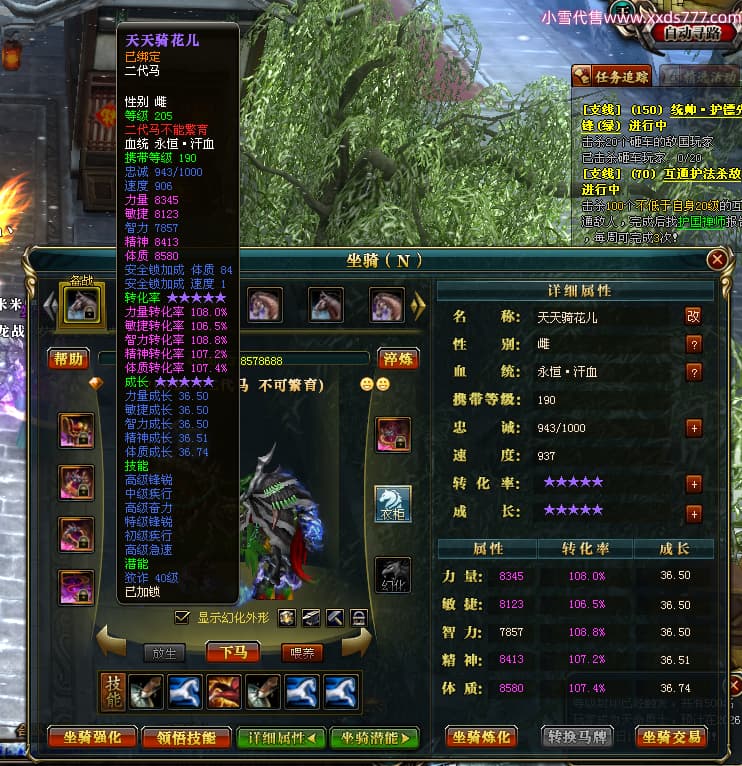
Task: Dismount using the 下马 button
Action: (233, 652)
